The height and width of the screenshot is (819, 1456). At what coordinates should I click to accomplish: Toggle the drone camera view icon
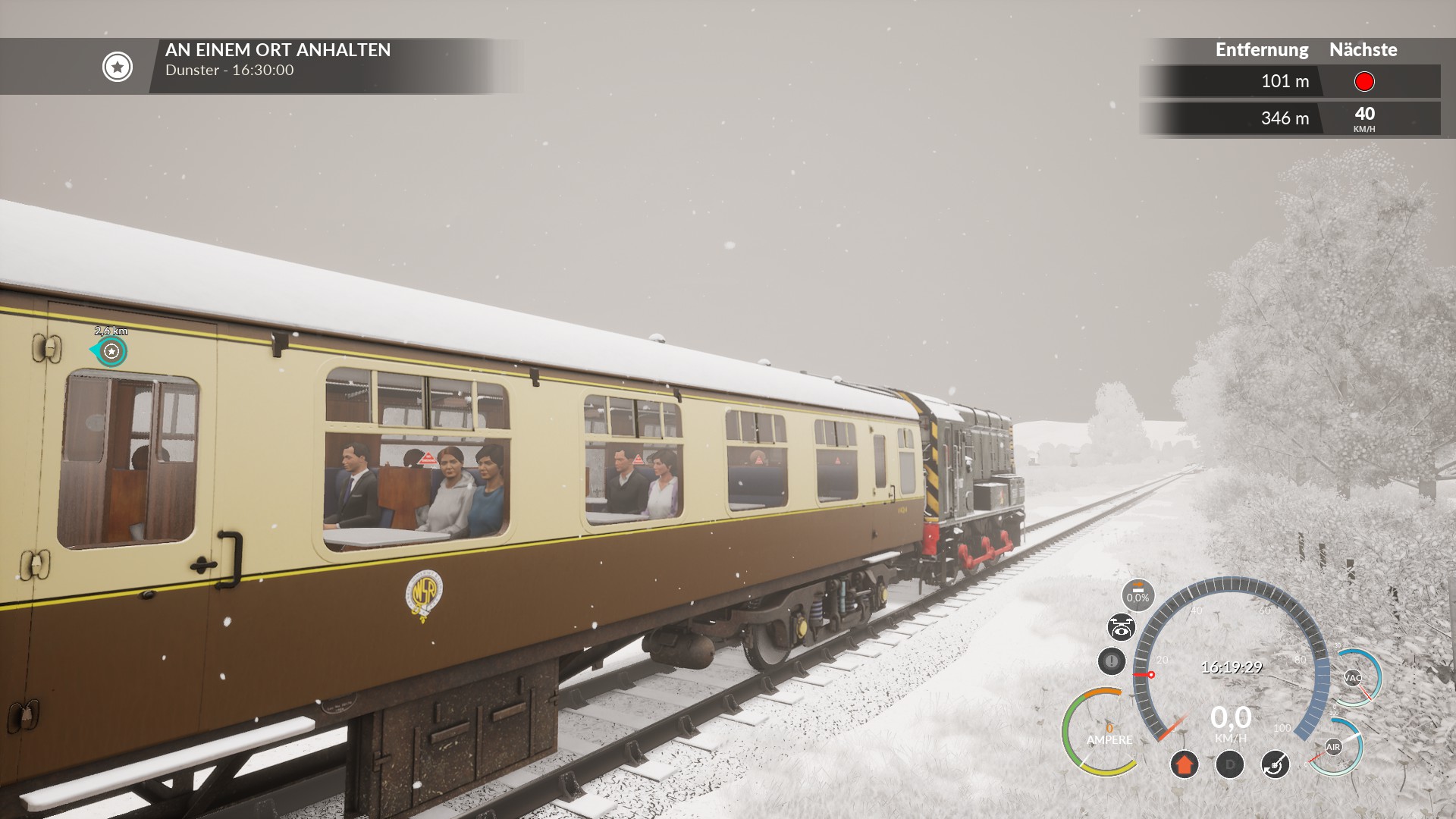click(x=1121, y=628)
